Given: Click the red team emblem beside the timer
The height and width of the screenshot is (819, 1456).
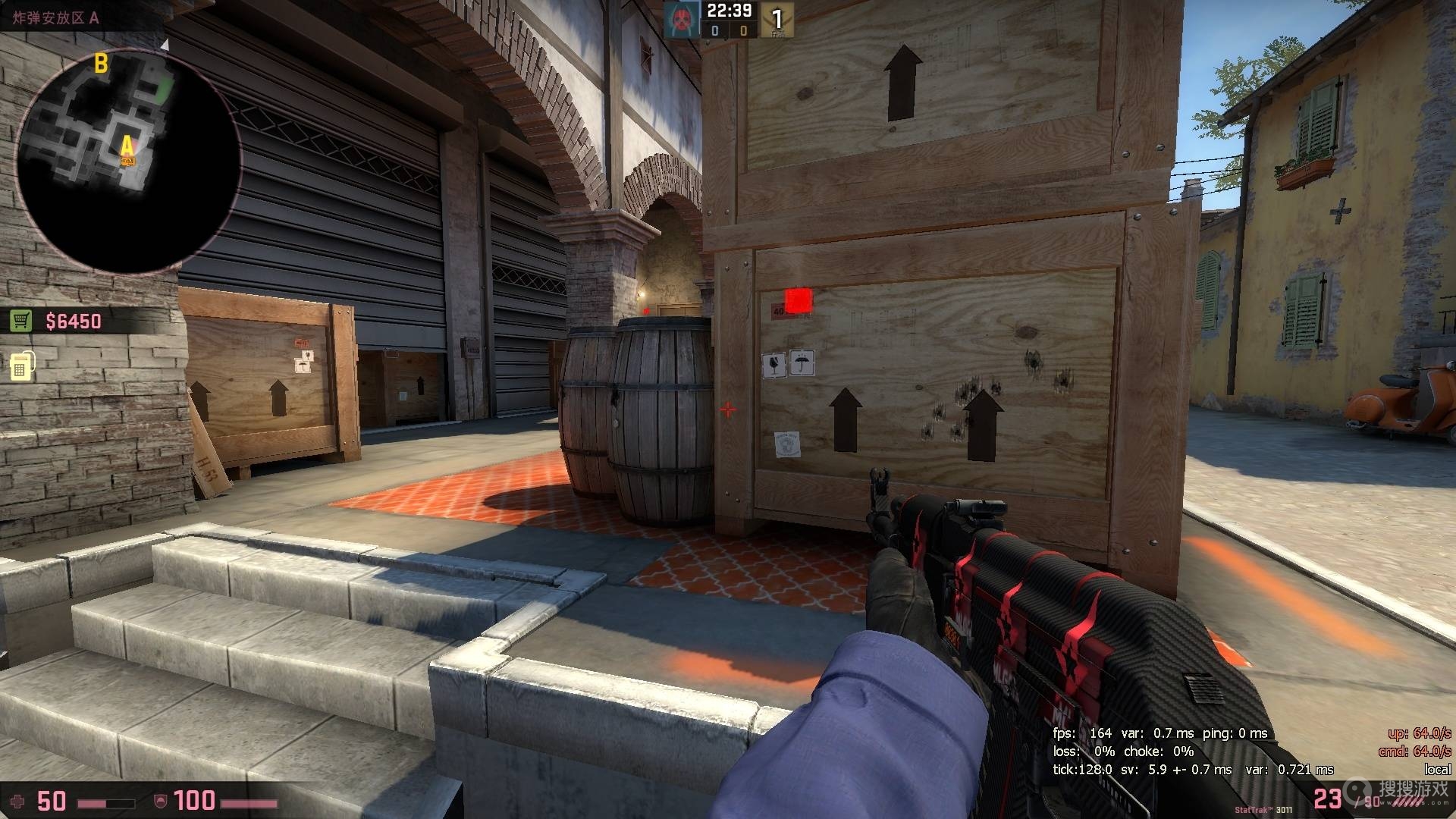Looking at the screenshot, I should pos(680,18).
